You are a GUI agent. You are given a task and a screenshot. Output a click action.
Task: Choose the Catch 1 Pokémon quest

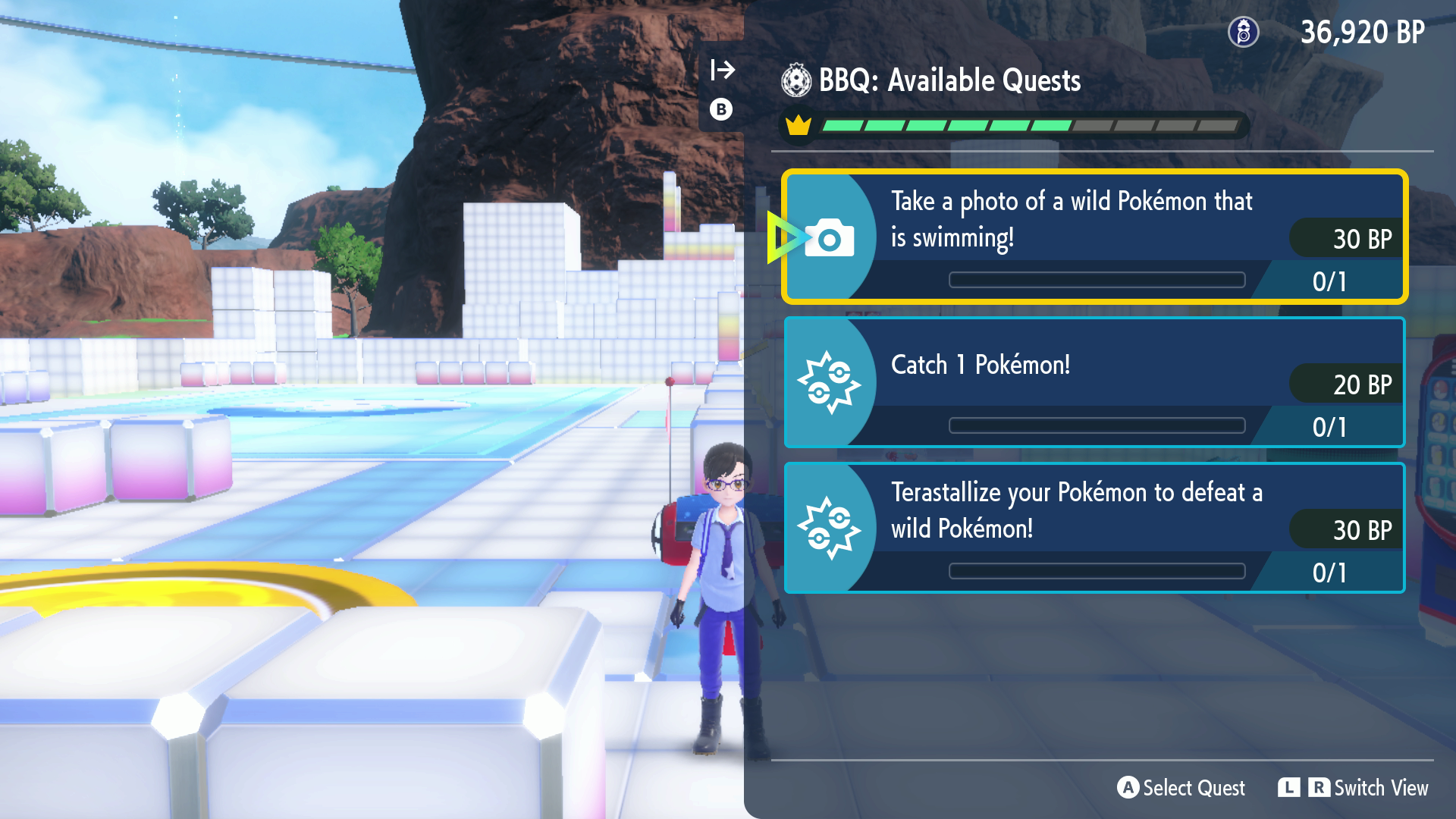point(1094,383)
